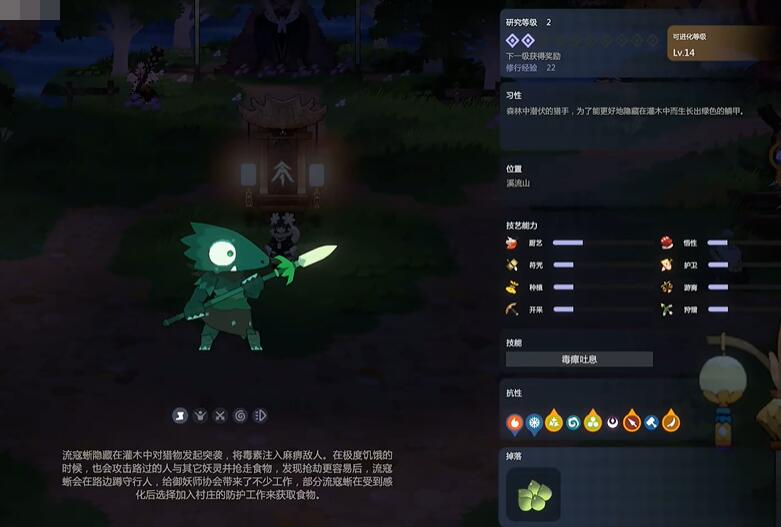Select the crossed swords attack animation icon

click(x=220, y=415)
